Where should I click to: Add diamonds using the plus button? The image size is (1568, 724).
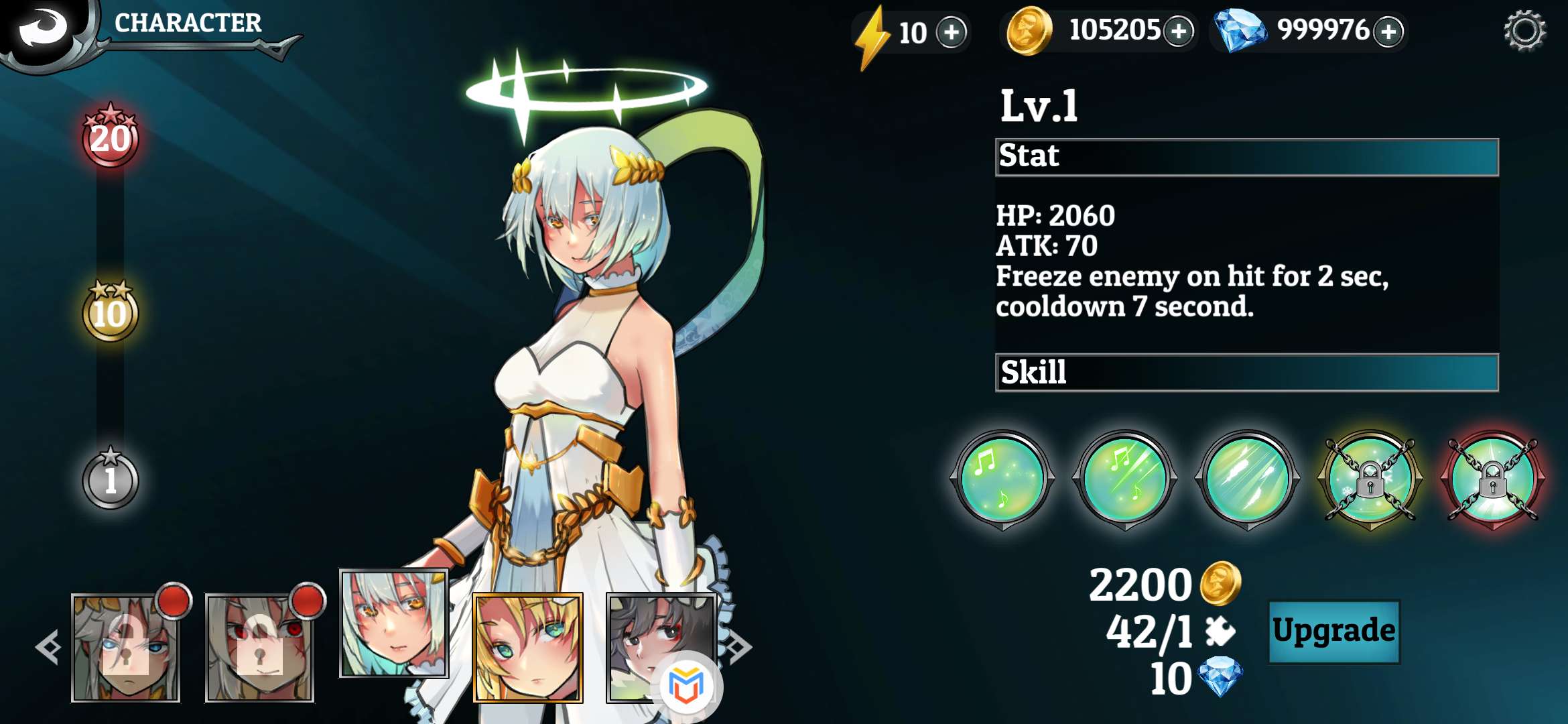[1388, 31]
